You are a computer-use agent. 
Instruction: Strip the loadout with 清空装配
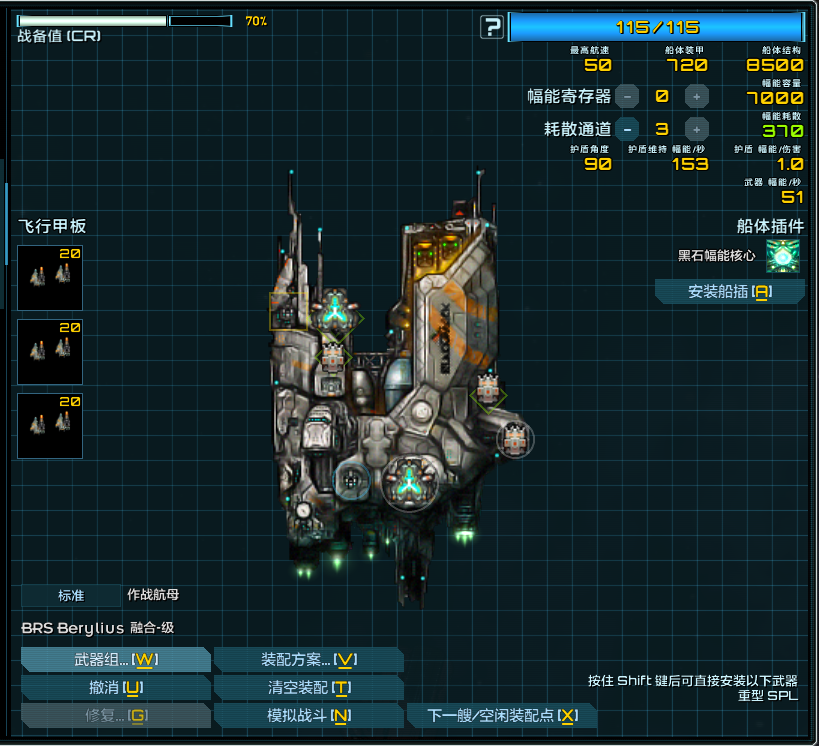click(308, 688)
